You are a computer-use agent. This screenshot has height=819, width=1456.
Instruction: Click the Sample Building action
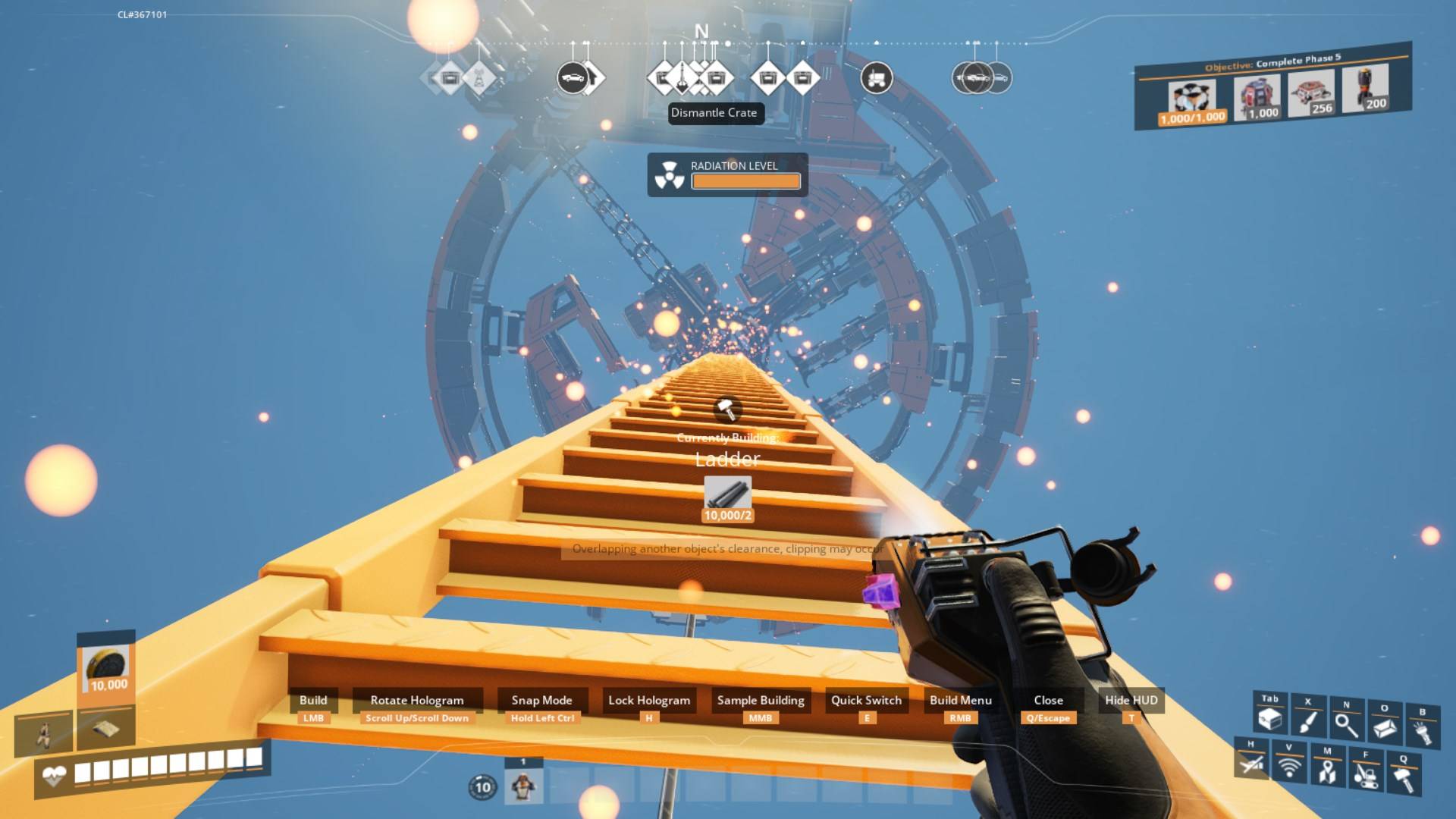click(x=761, y=700)
